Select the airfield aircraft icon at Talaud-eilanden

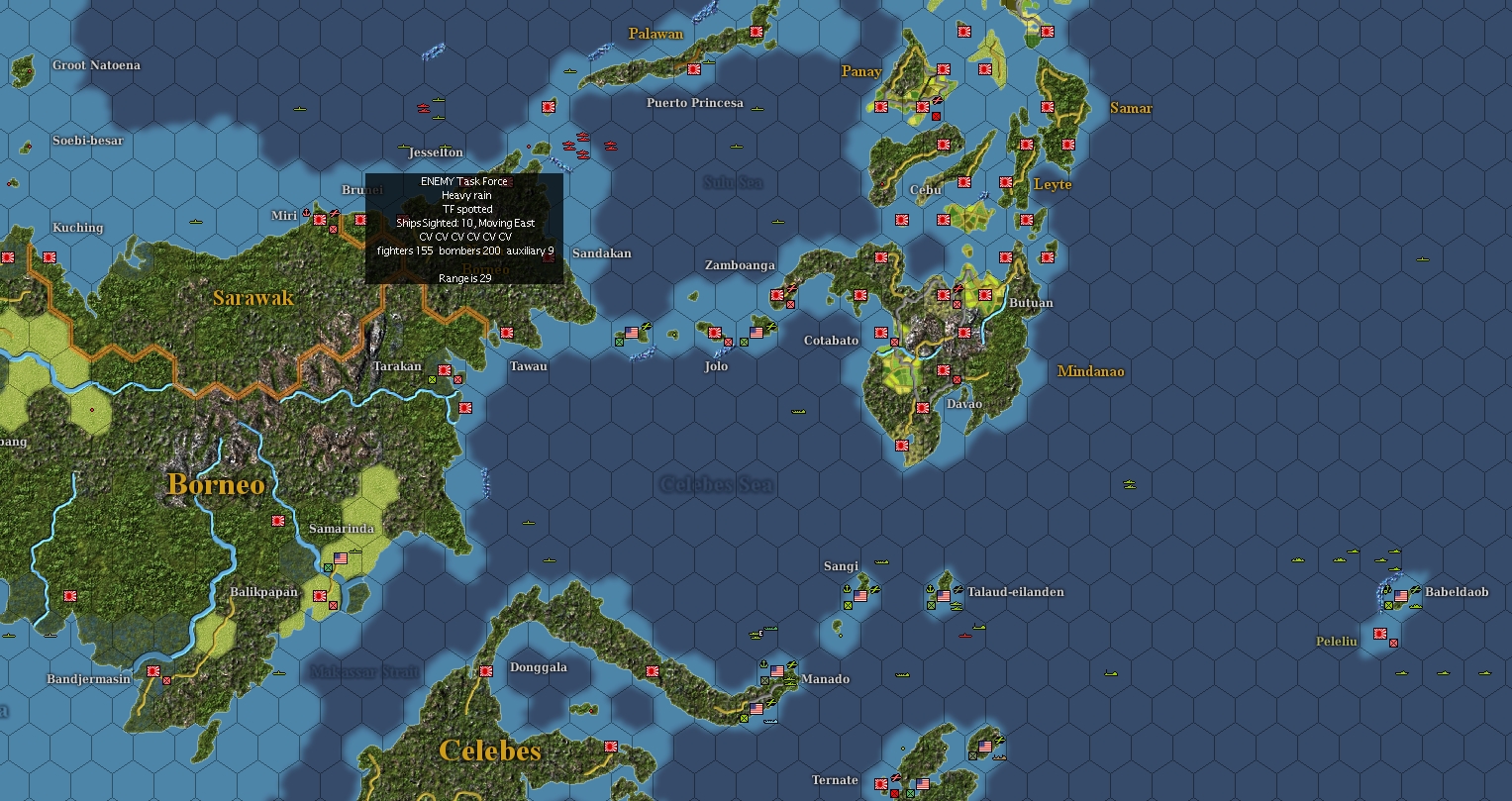coord(959,588)
